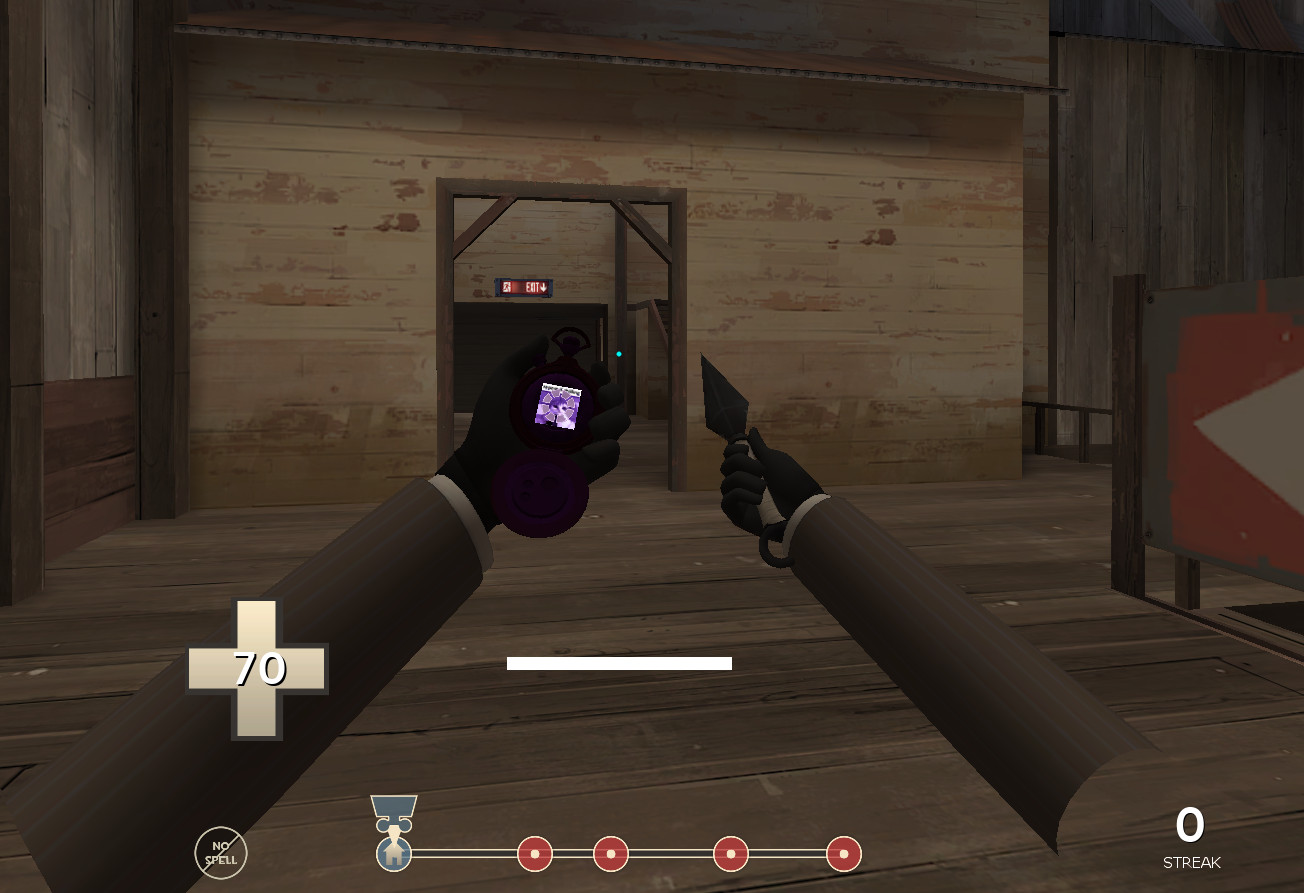
Task: Select the second checkpoint circle on the track
Action: pyautogui.click(x=611, y=855)
